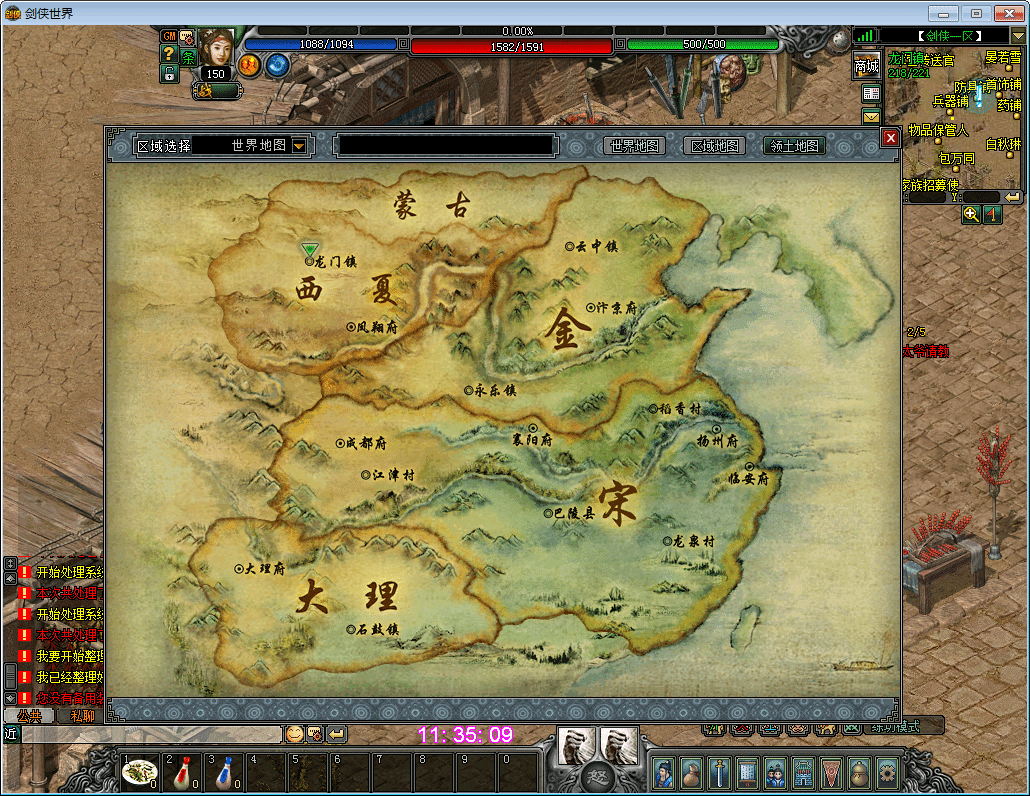Choose 临安府 on the world map

coord(732,479)
